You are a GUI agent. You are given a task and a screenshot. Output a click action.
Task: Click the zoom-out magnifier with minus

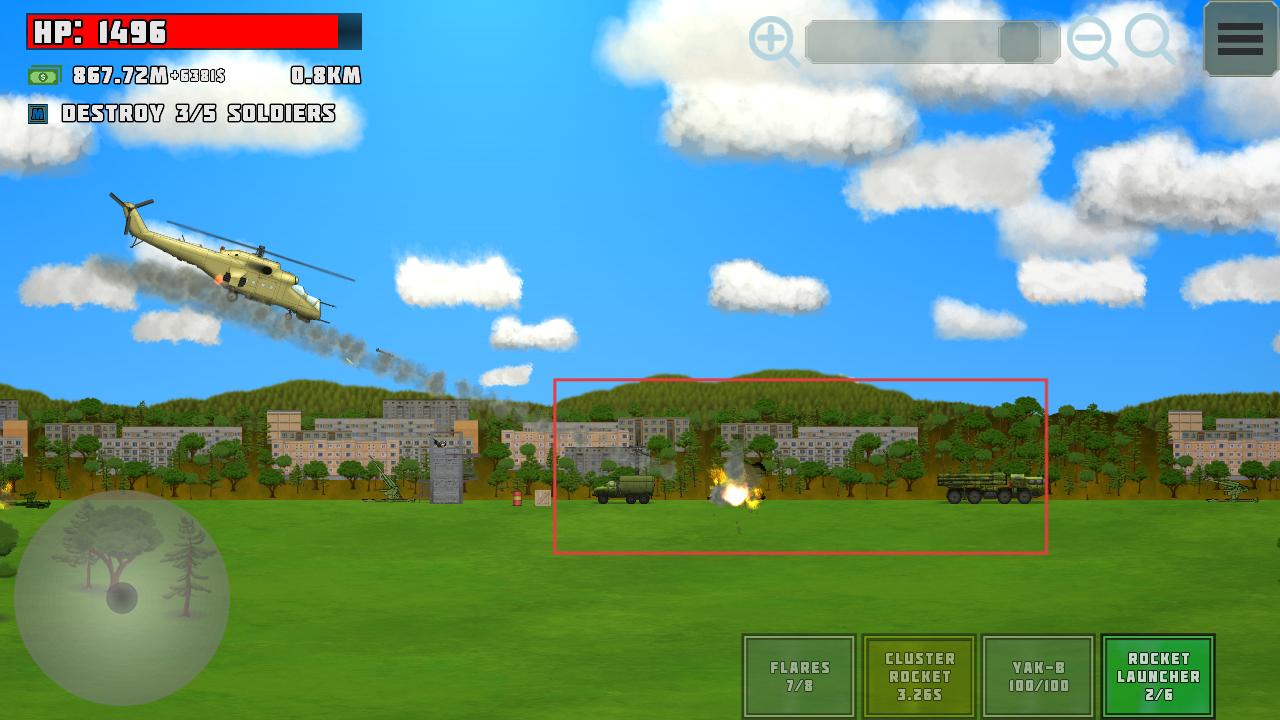pyautogui.click(x=1090, y=42)
